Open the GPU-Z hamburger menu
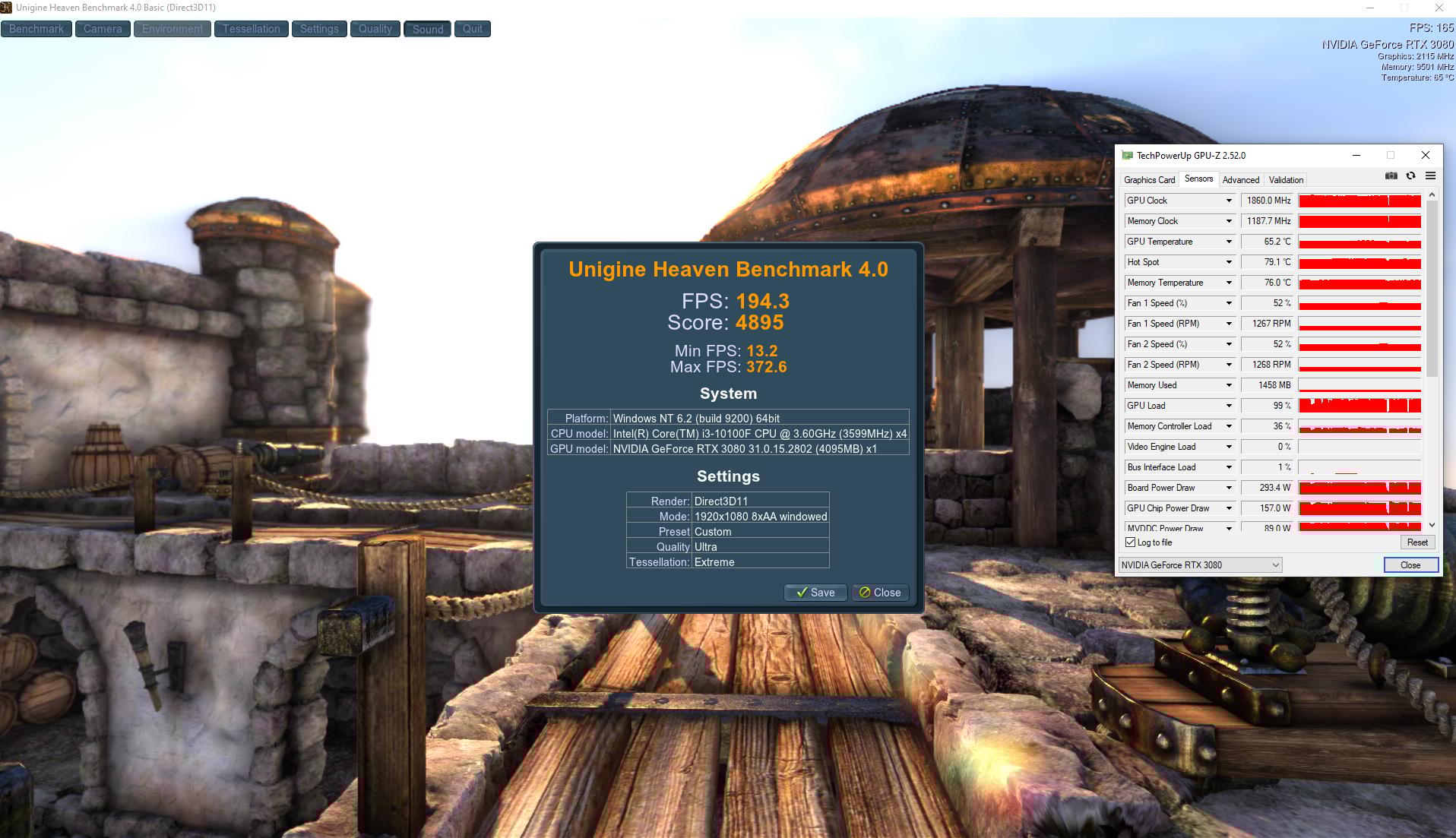The width and height of the screenshot is (1456, 838). point(1430,176)
